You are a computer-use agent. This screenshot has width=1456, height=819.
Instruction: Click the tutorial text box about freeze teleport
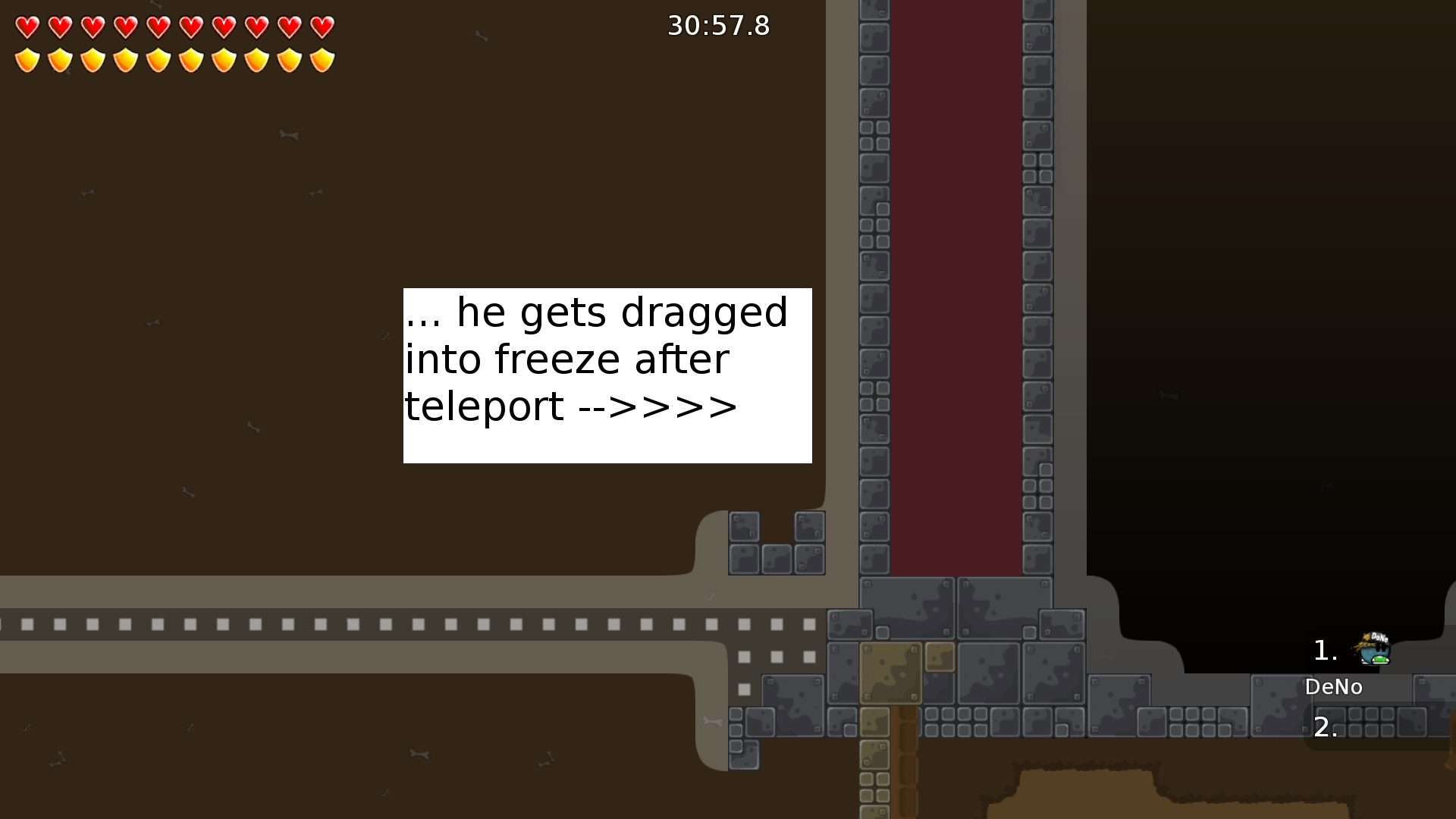[607, 375]
